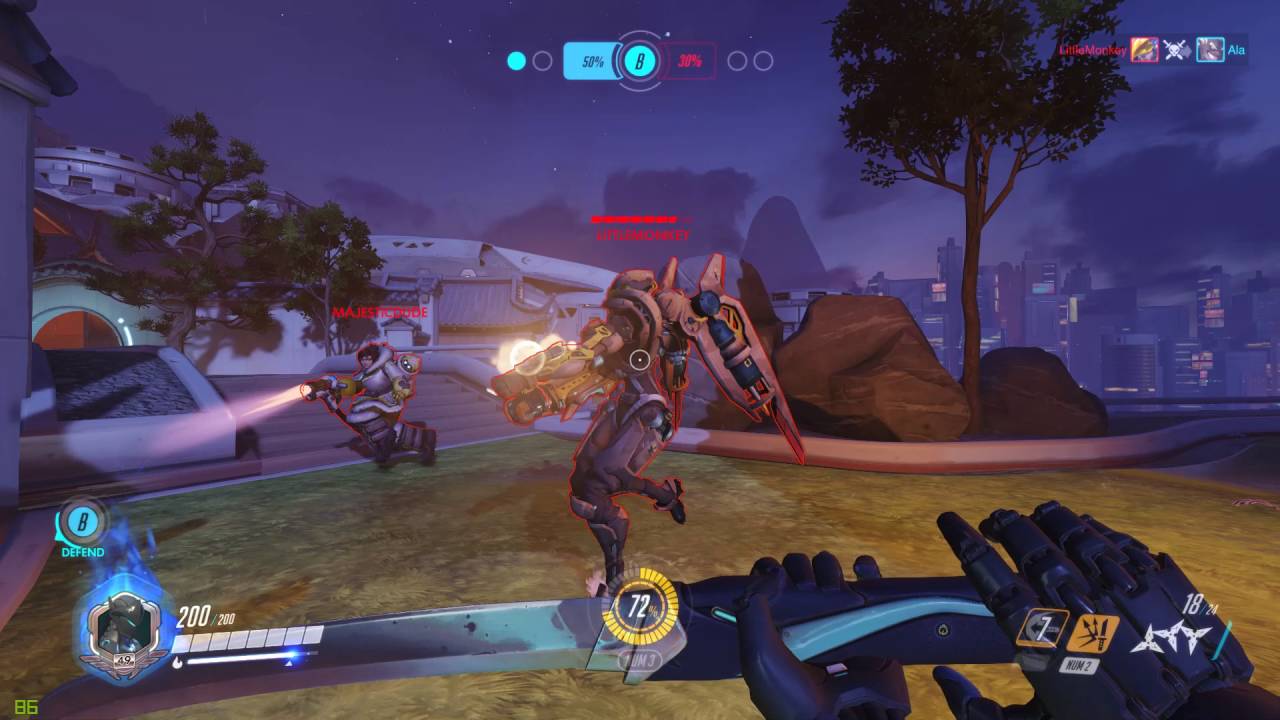The width and height of the screenshot is (1280, 720).
Task: Click the central B control point indicator
Action: tap(640, 61)
